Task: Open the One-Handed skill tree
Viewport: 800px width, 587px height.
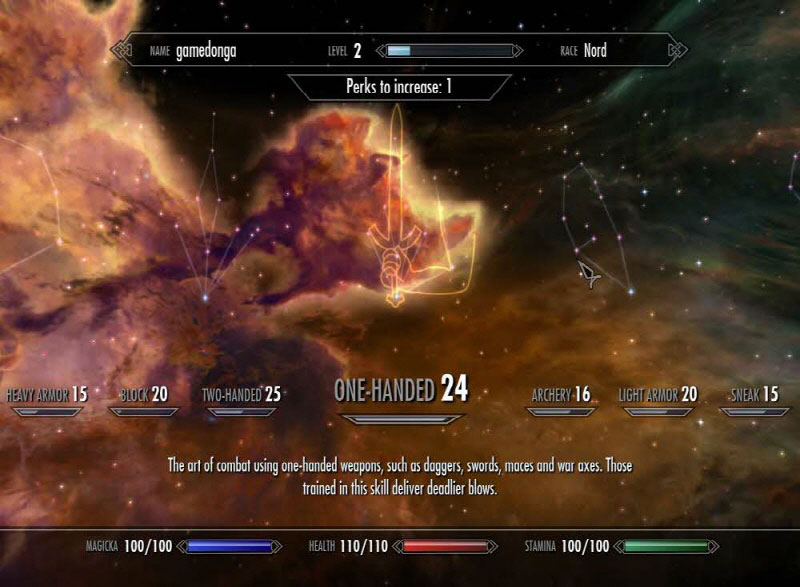Action: (400, 389)
